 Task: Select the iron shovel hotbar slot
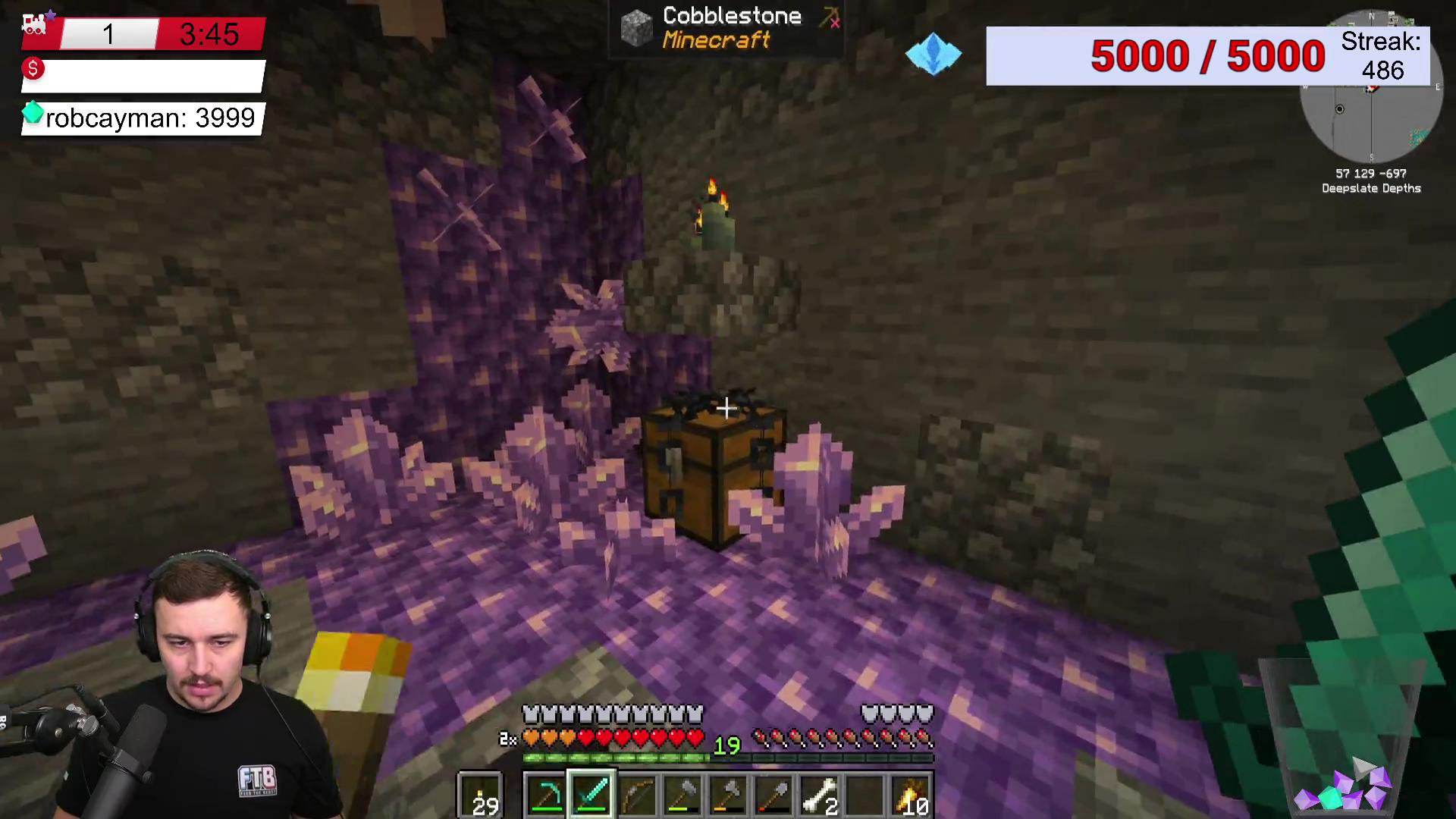tap(774, 795)
